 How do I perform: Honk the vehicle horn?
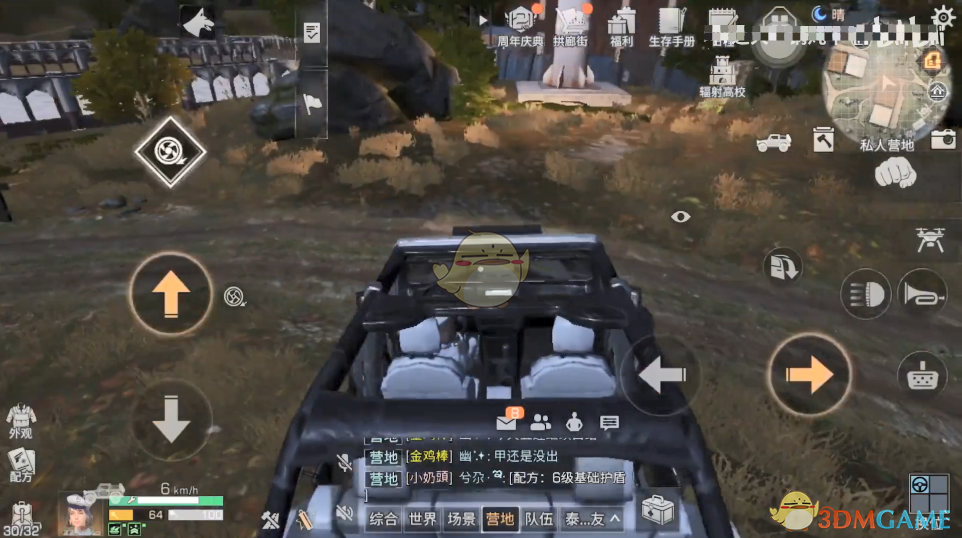pyautogui.click(x=922, y=294)
